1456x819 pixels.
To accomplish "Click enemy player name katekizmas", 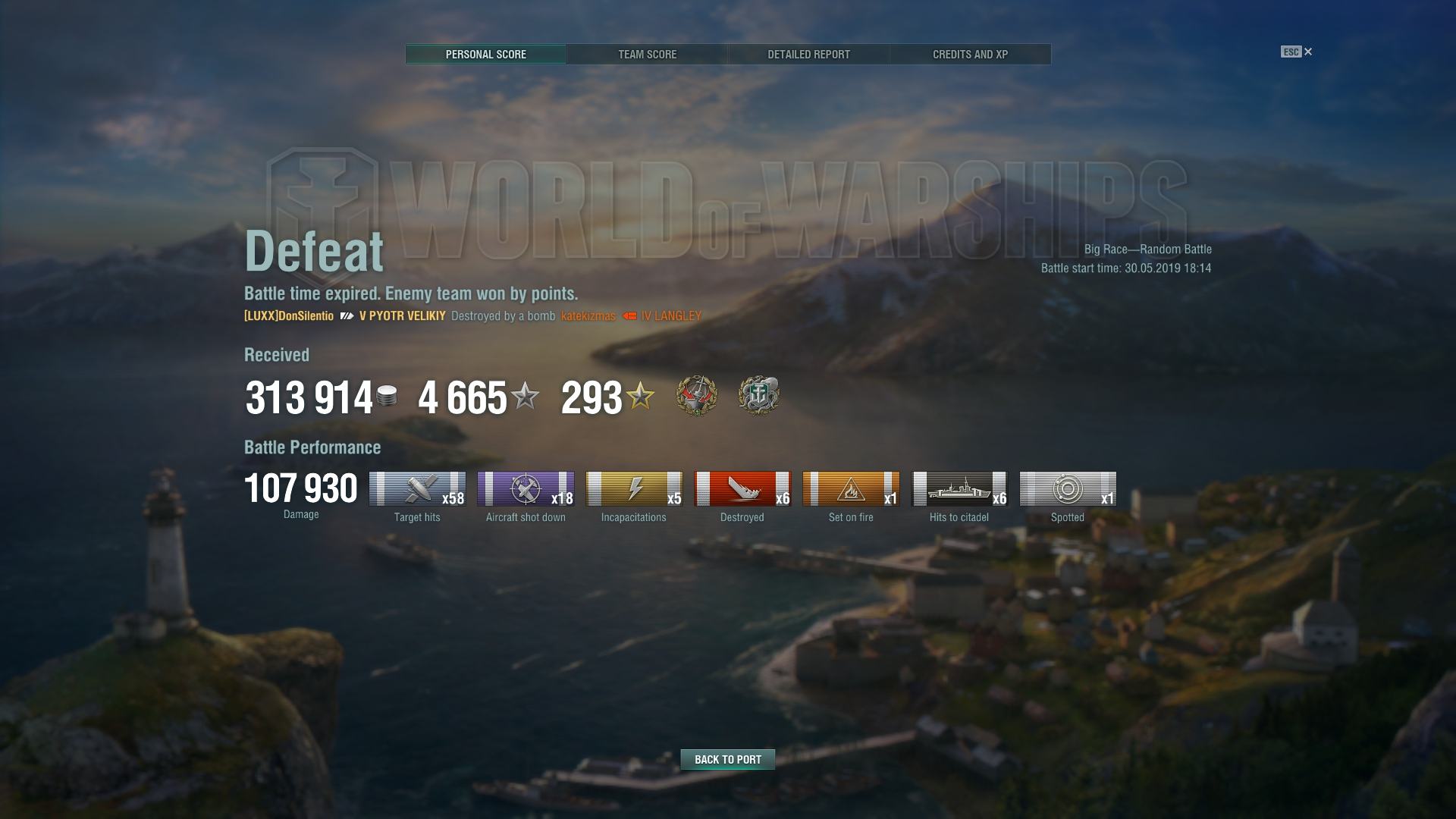I will 588,316.
